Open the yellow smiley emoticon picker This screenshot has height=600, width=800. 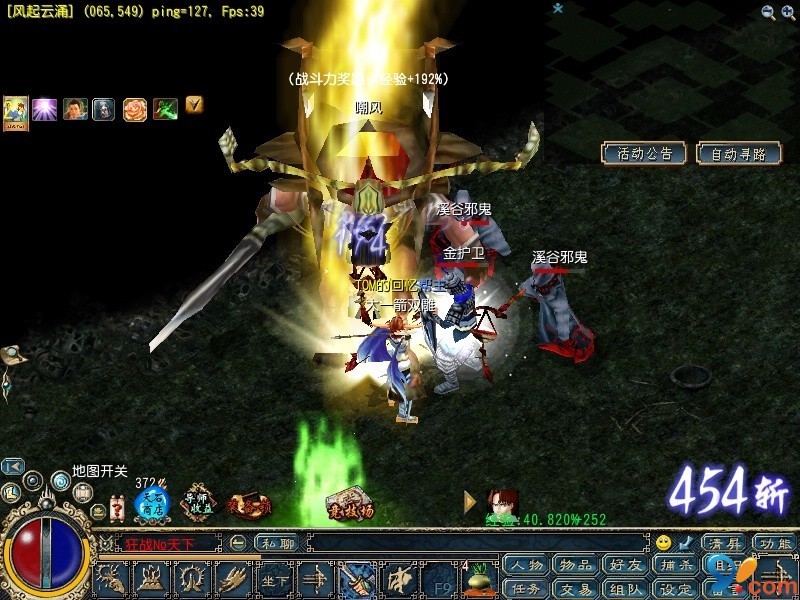(663, 543)
